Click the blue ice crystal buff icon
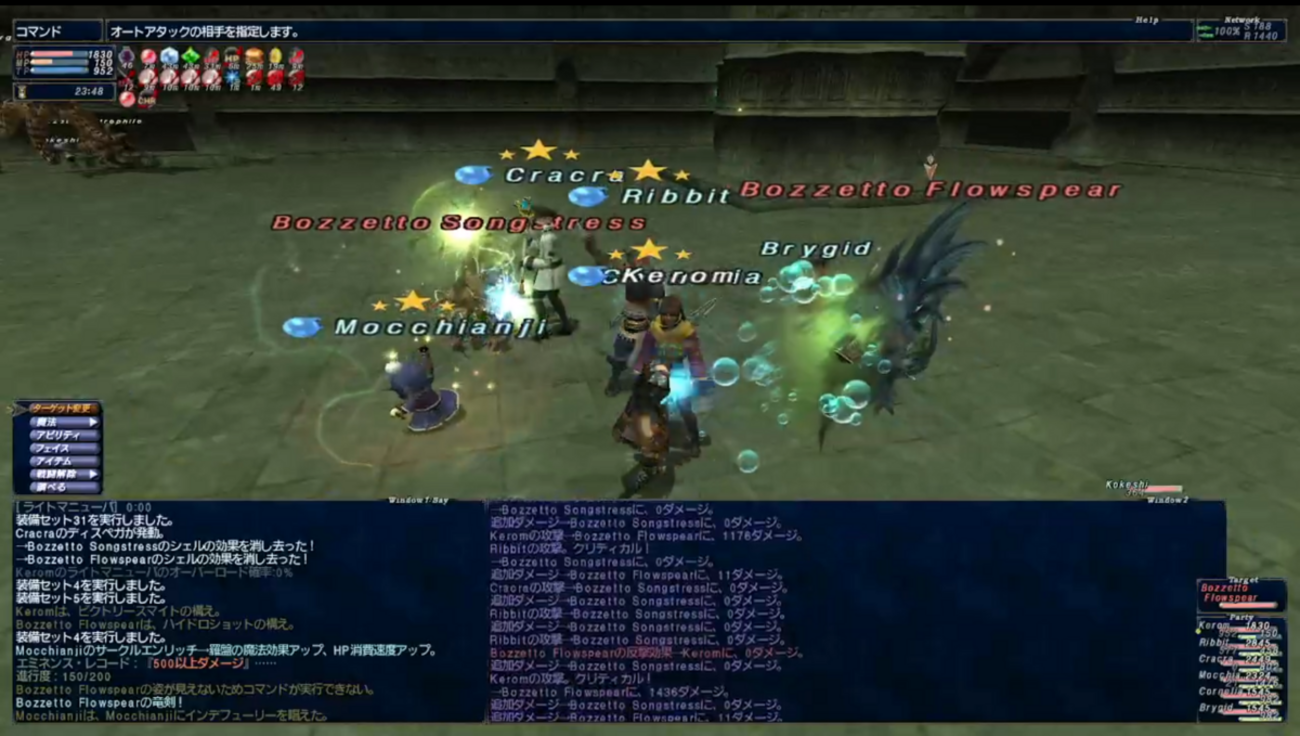Image resolution: width=1300 pixels, height=736 pixels. [169, 57]
